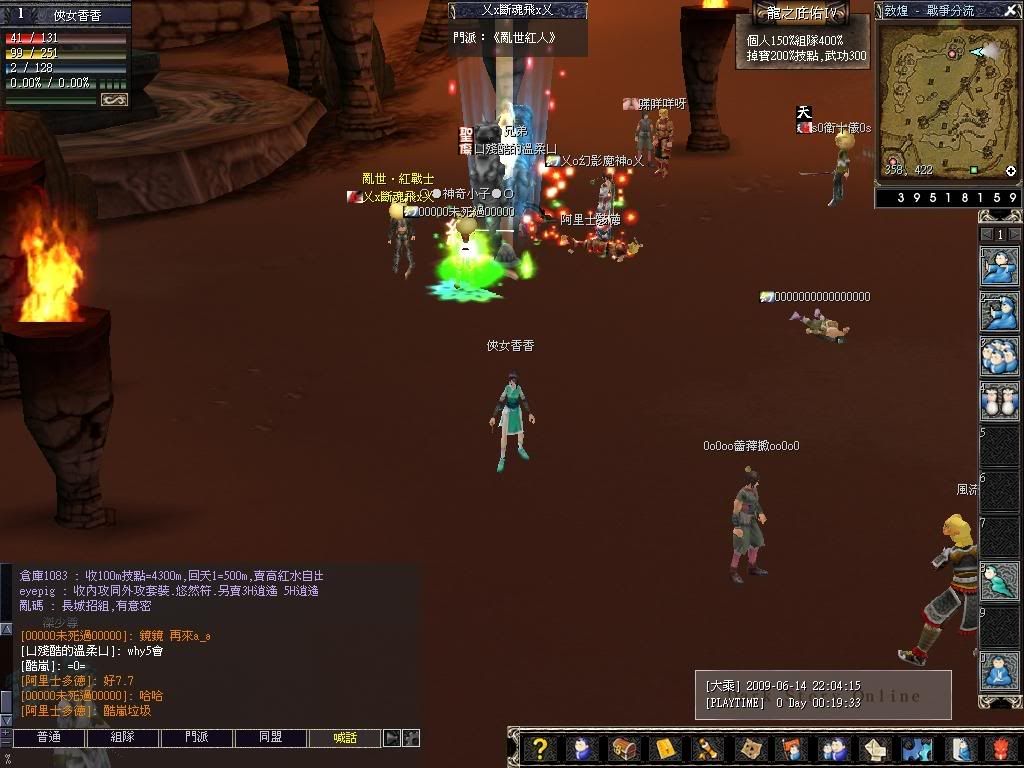Go to next skill bar page arrow
This screenshot has height=768, width=1024.
click(x=1013, y=234)
